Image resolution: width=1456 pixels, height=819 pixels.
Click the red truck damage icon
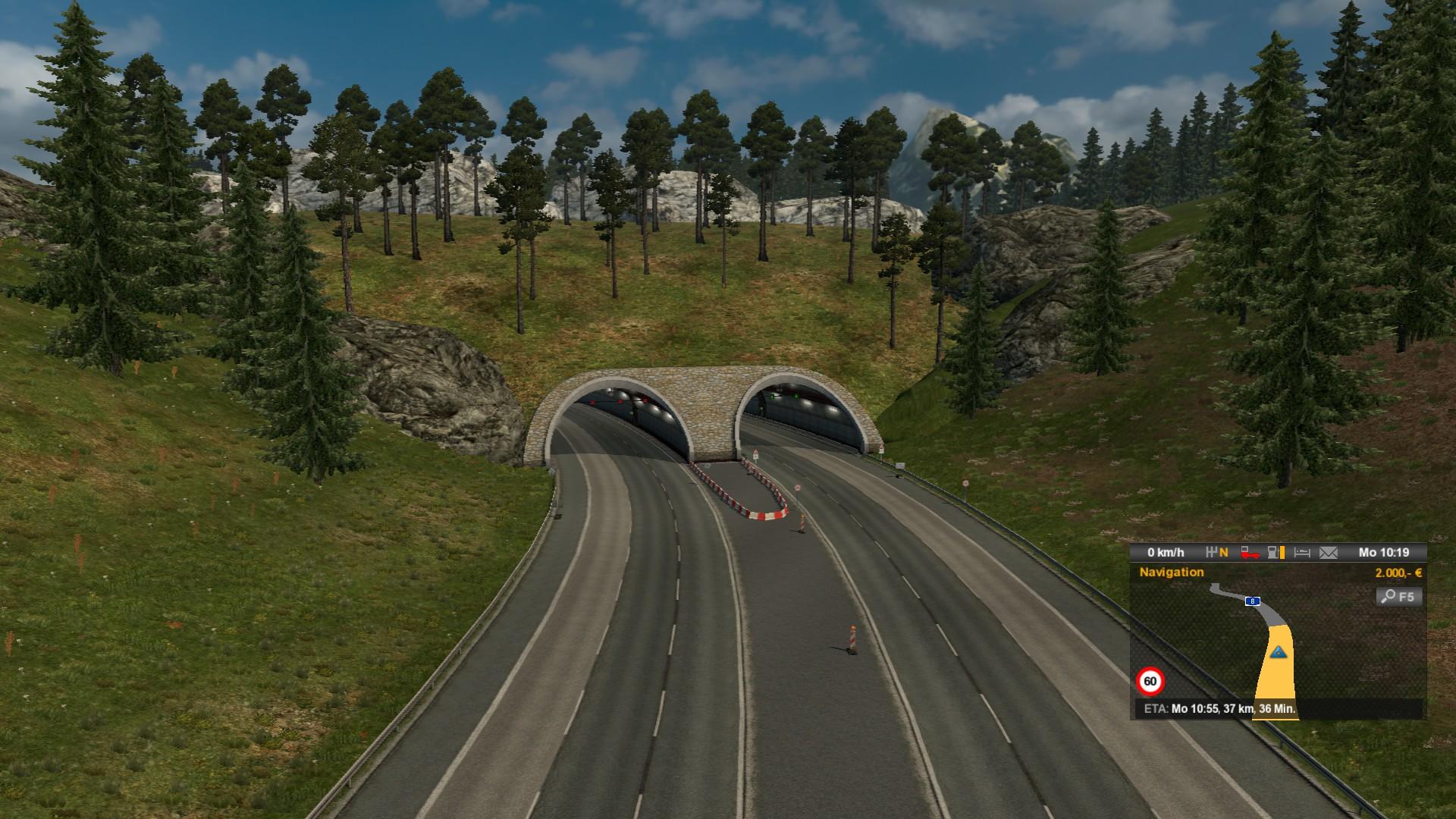[1250, 553]
